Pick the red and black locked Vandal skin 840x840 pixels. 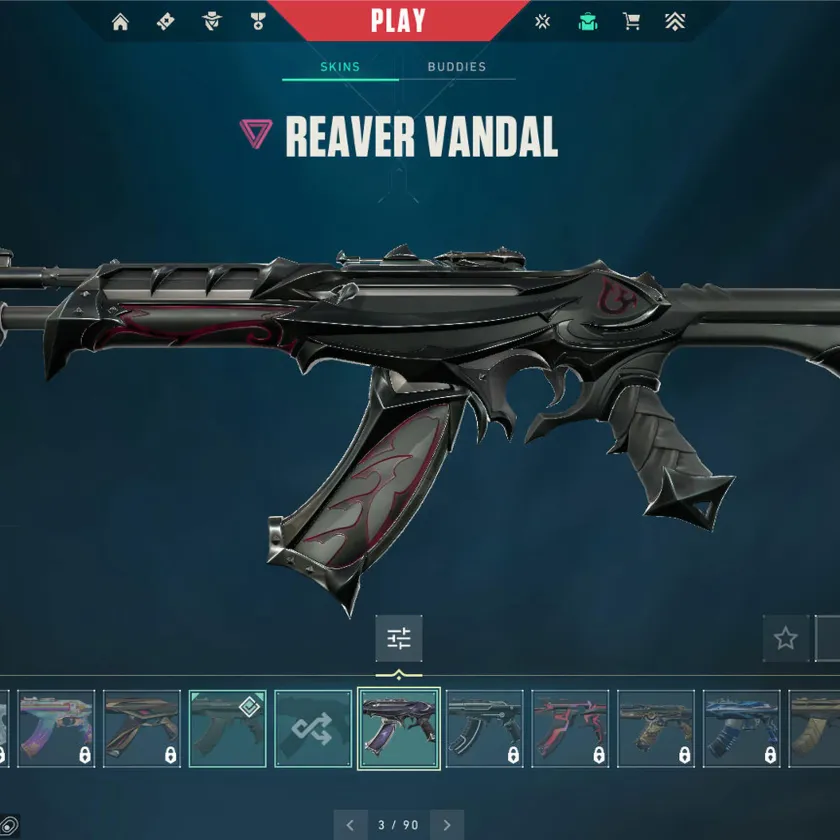(x=570, y=729)
